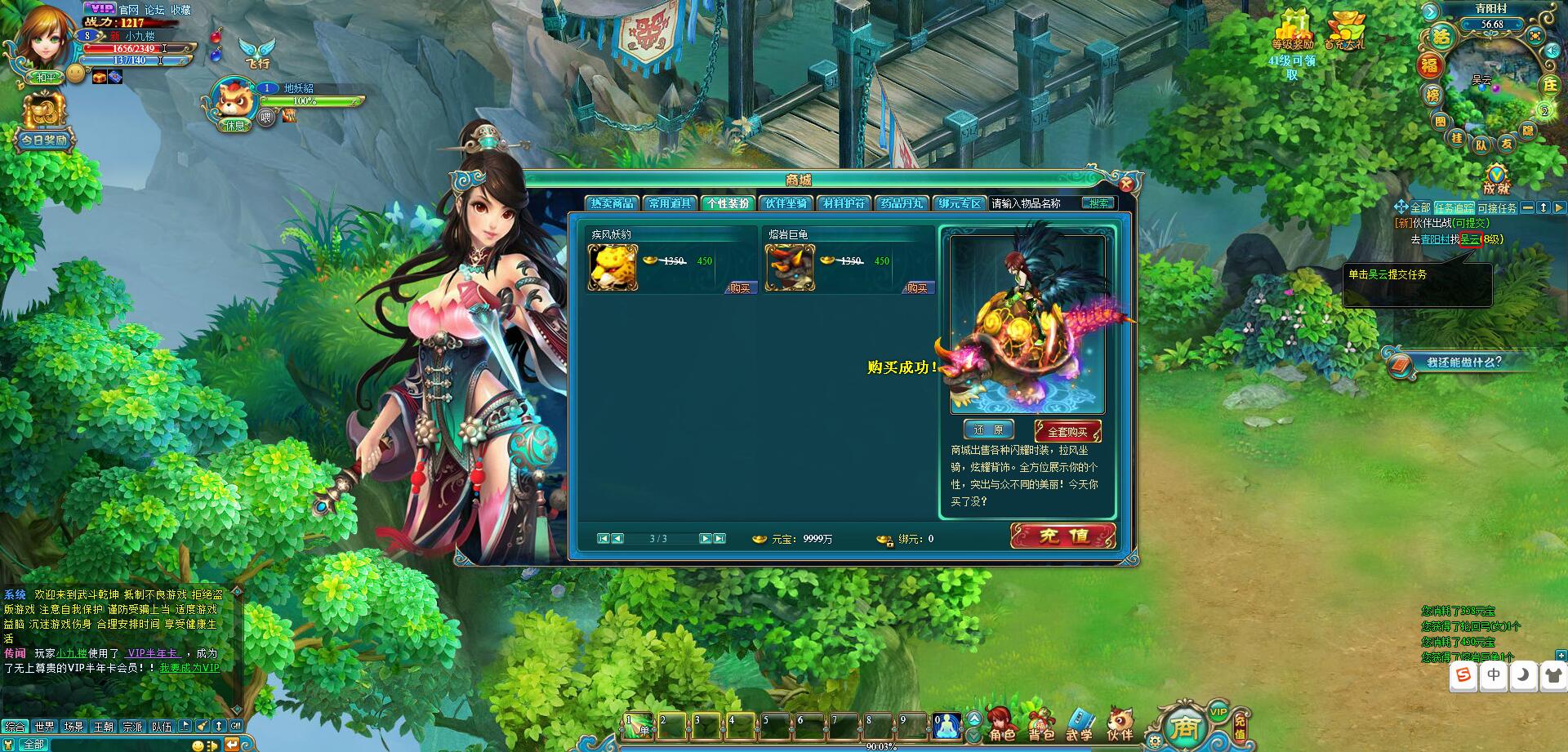Collapse the quest tracker with the minus button
1568x752 pixels.
point(1528,207)
